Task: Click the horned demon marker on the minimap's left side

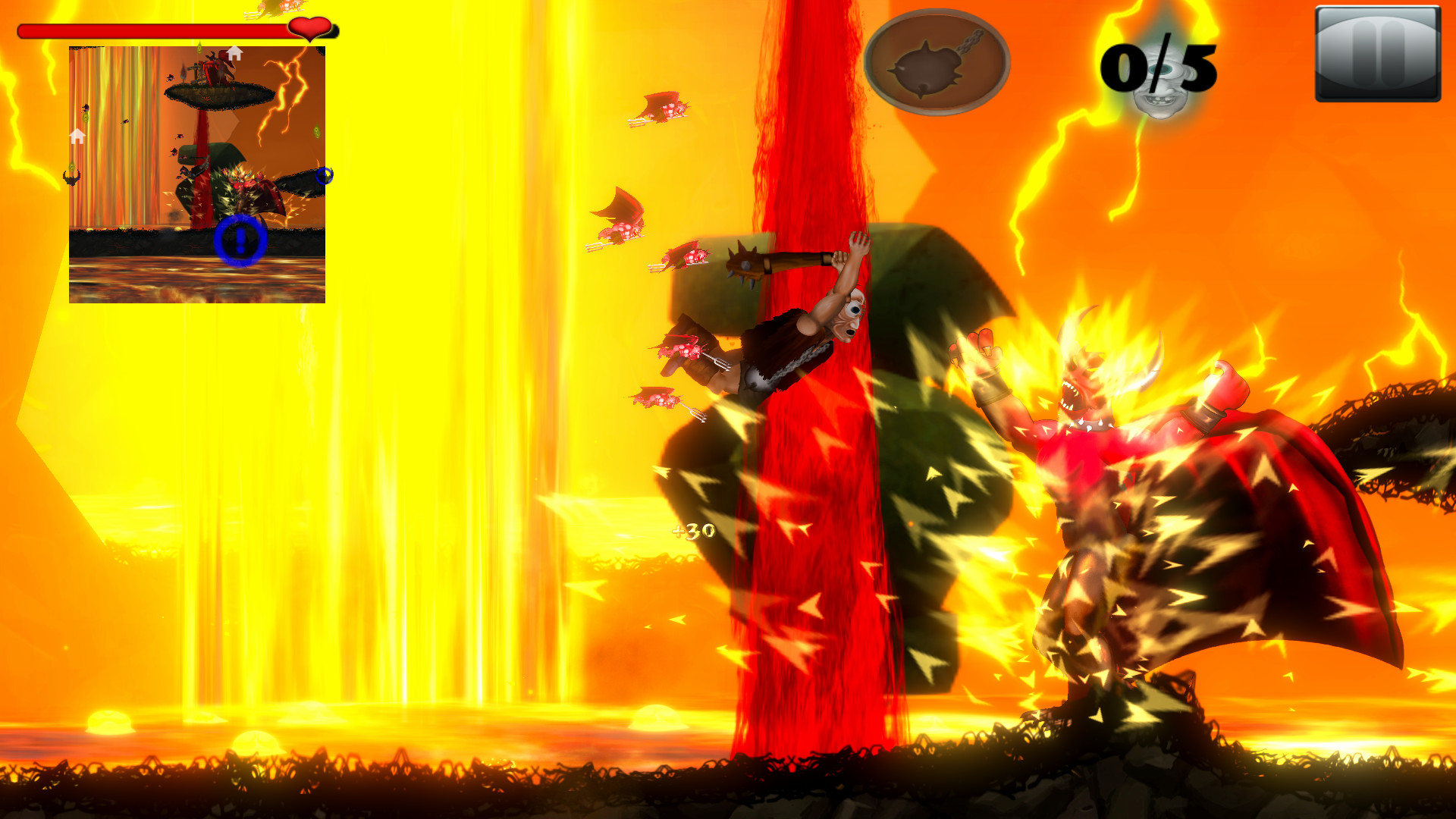Action: pos(71,176)
